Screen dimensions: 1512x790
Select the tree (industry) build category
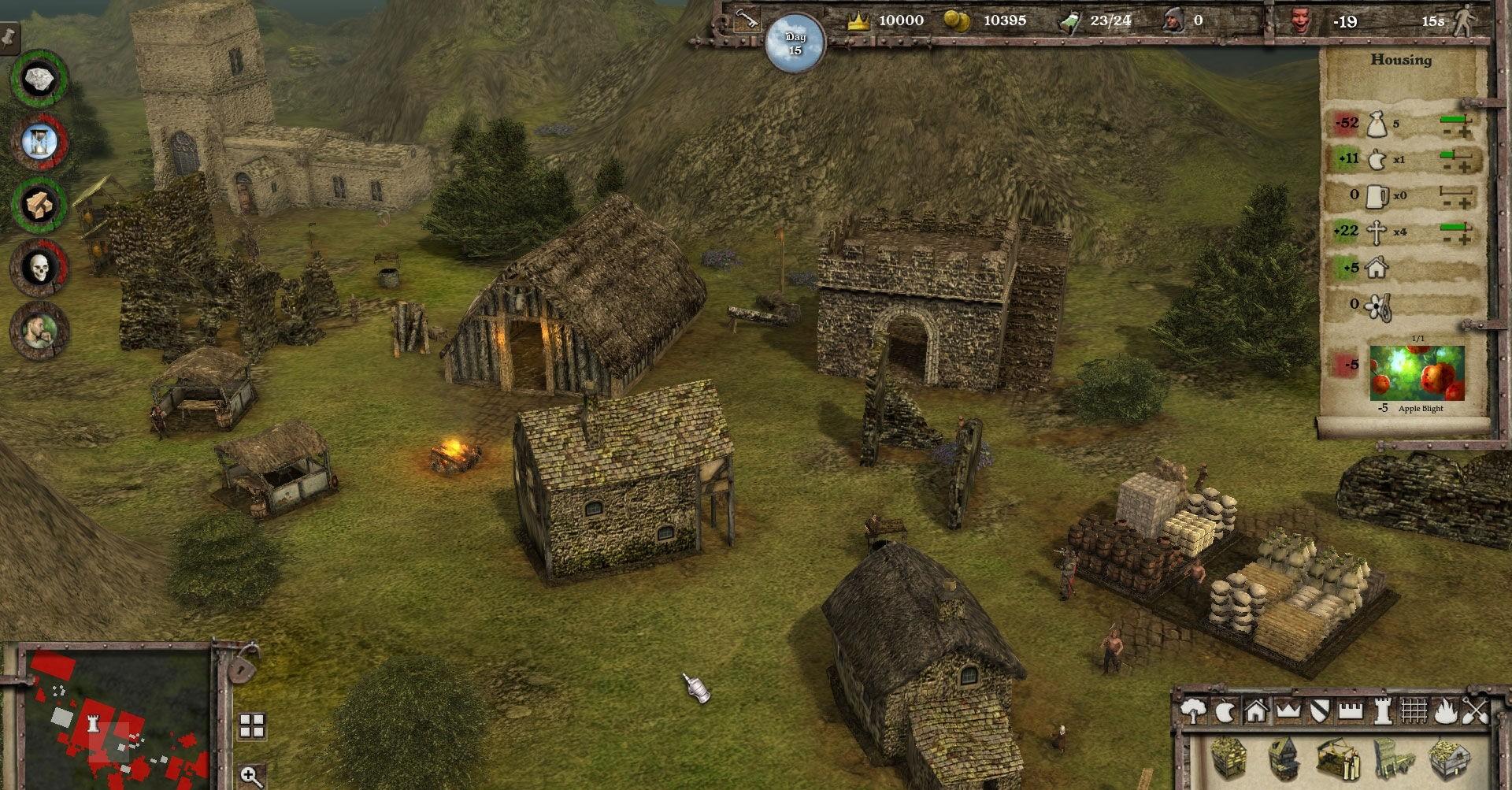point(1194,712)
